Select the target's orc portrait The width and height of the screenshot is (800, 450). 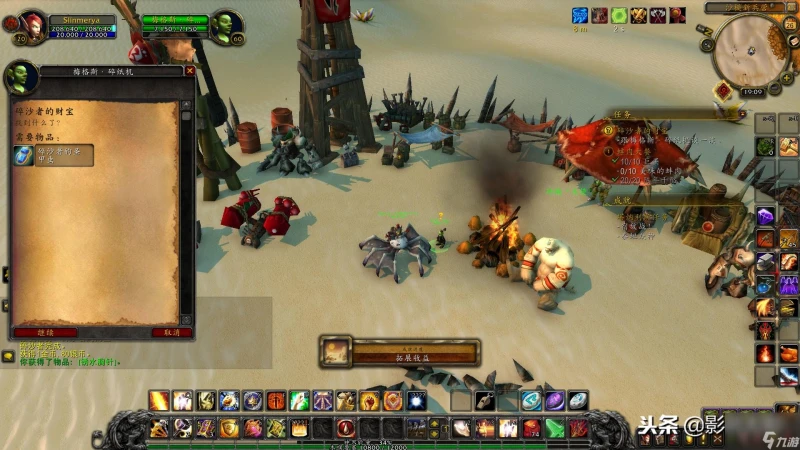click(225, 24)
